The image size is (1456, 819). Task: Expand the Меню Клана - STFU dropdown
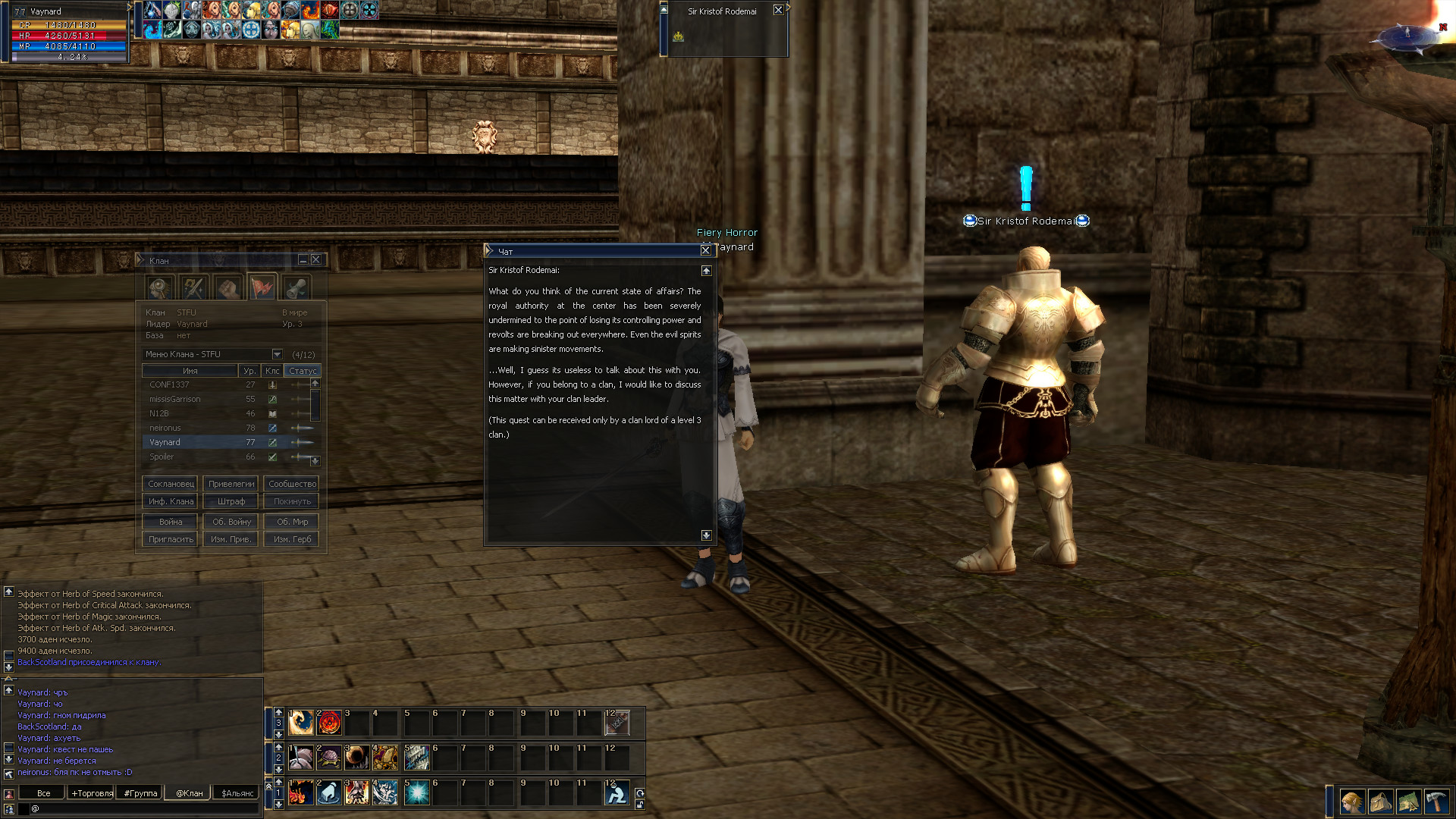click(x=277, y=354)
